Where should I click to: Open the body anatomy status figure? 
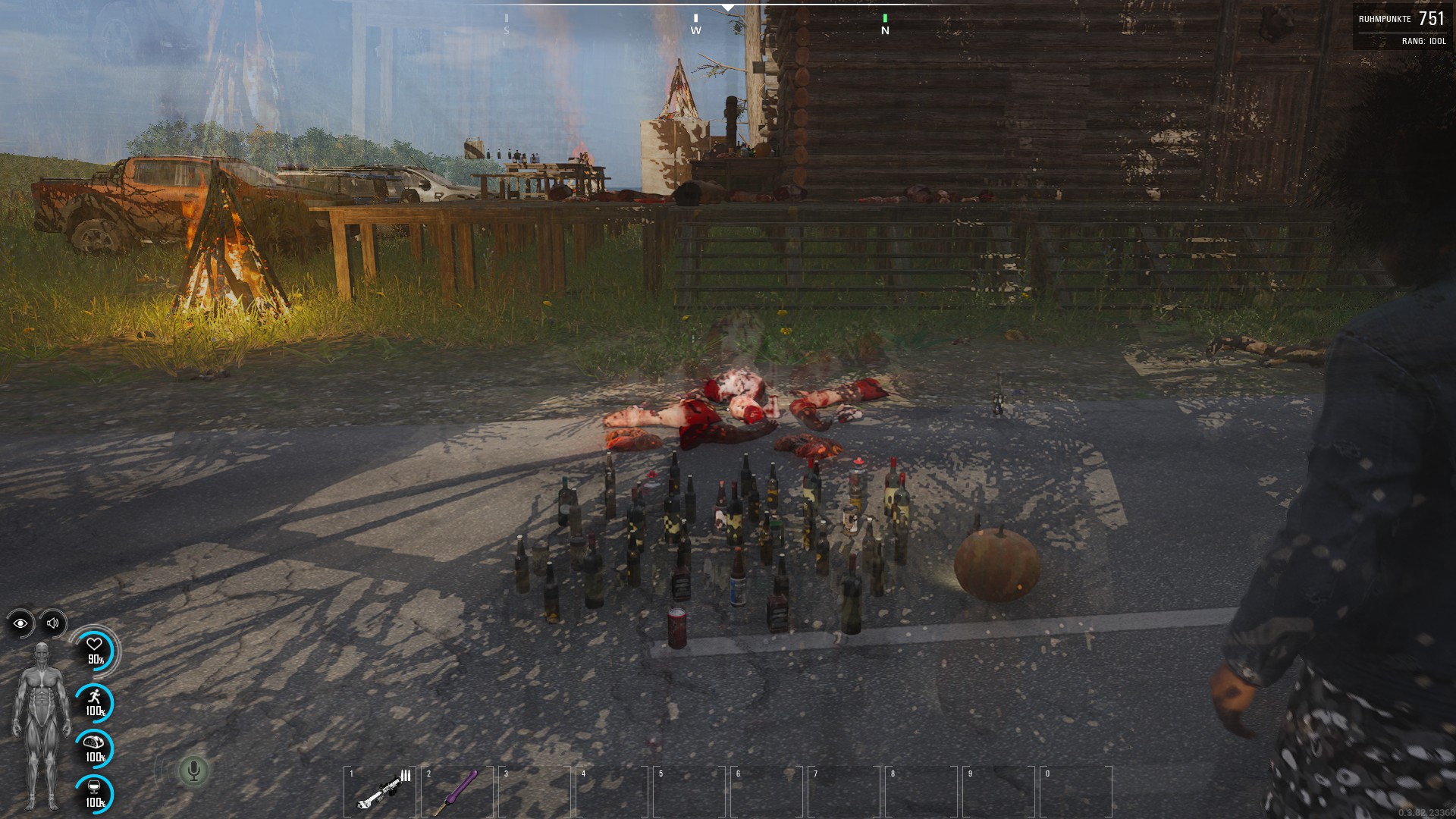[41, 724]
